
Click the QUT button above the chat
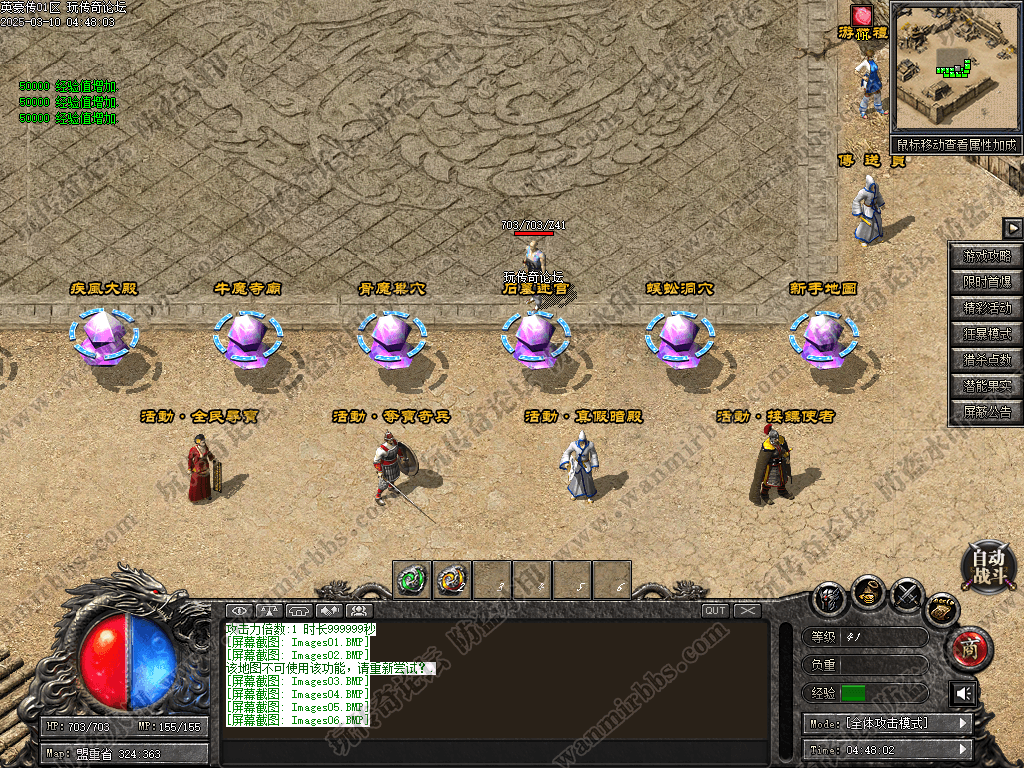tap(715, 610)
